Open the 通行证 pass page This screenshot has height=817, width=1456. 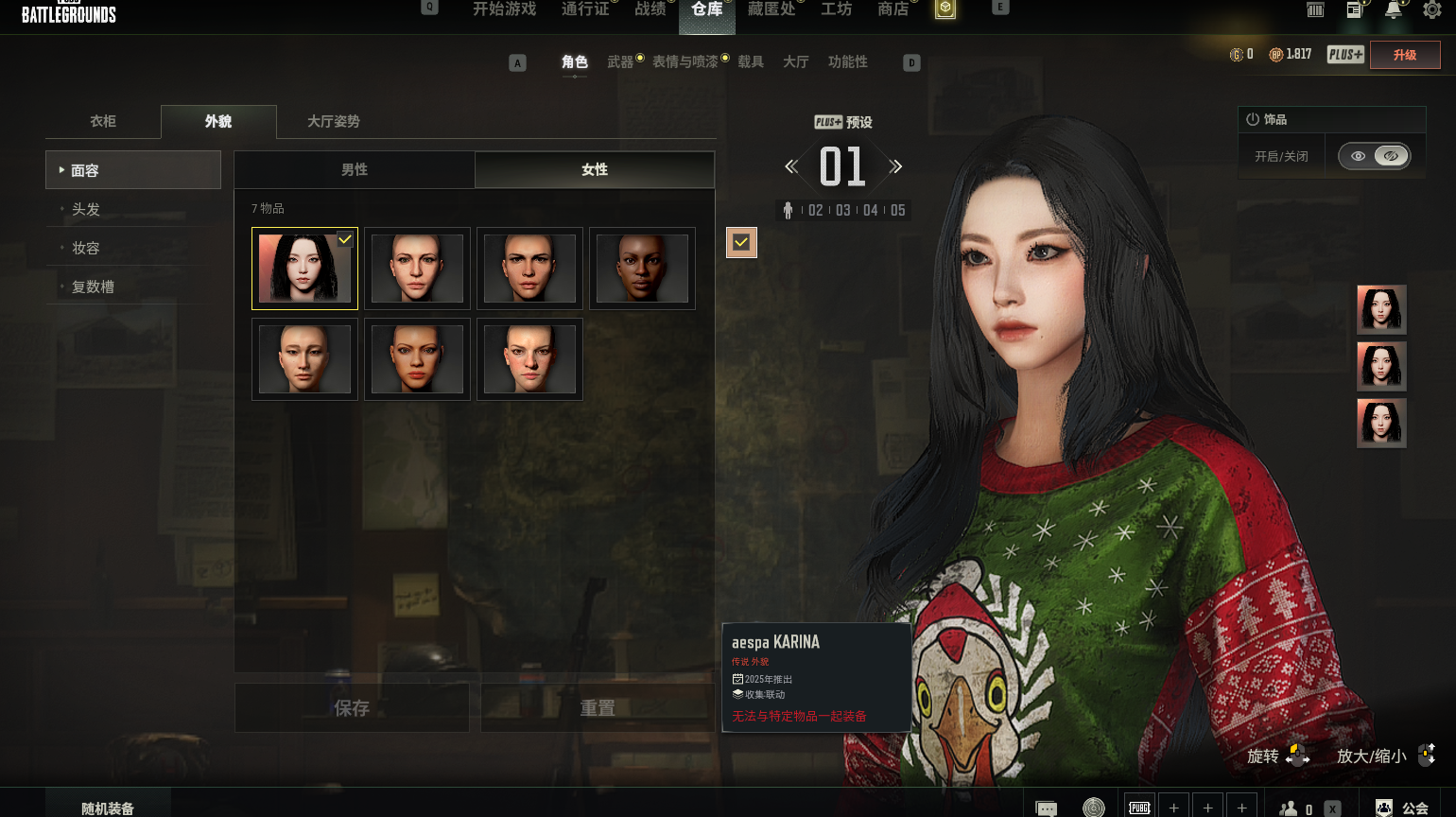pos(585,9)
